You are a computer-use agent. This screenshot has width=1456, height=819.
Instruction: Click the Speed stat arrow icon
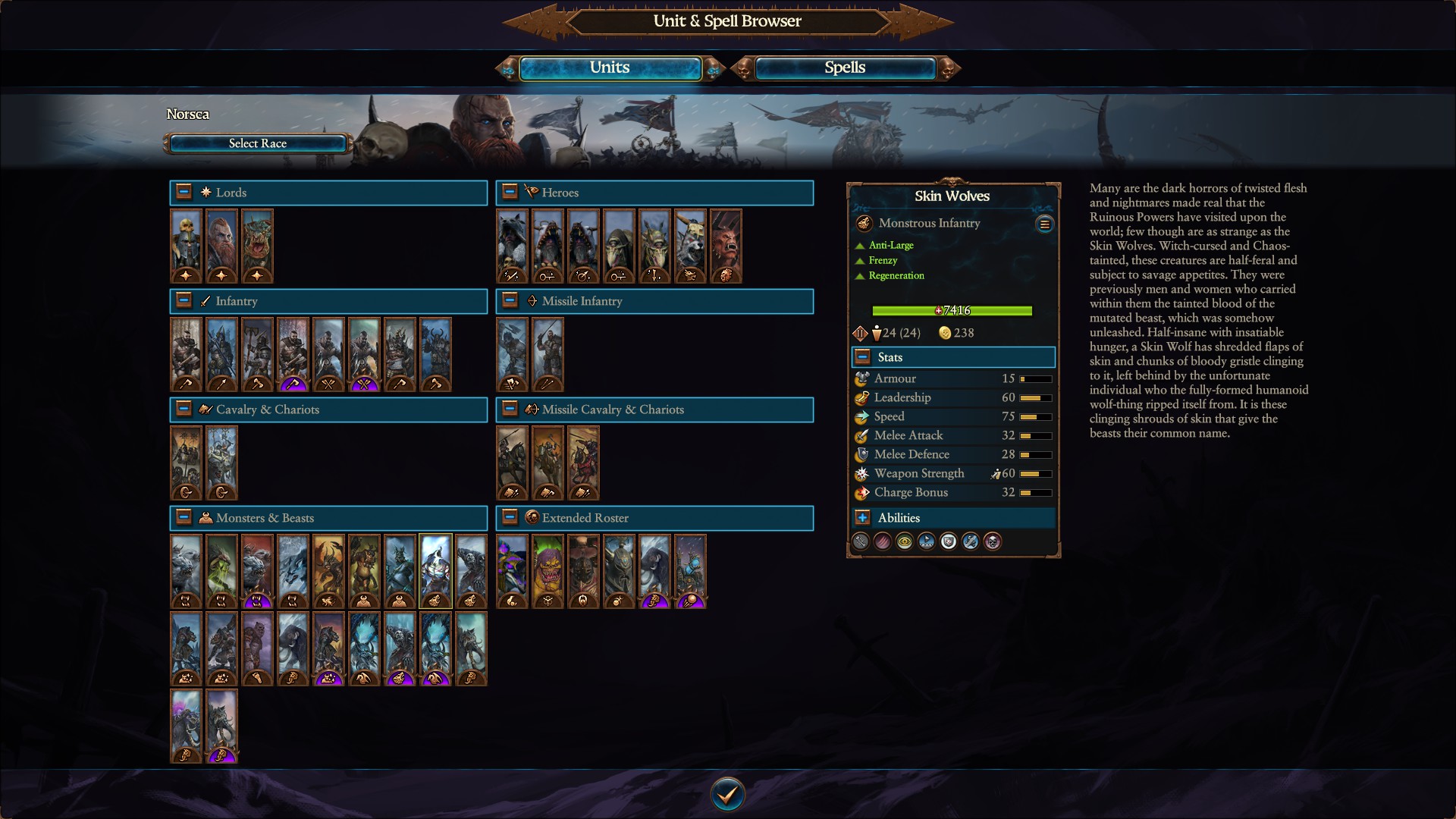point(861,416)
